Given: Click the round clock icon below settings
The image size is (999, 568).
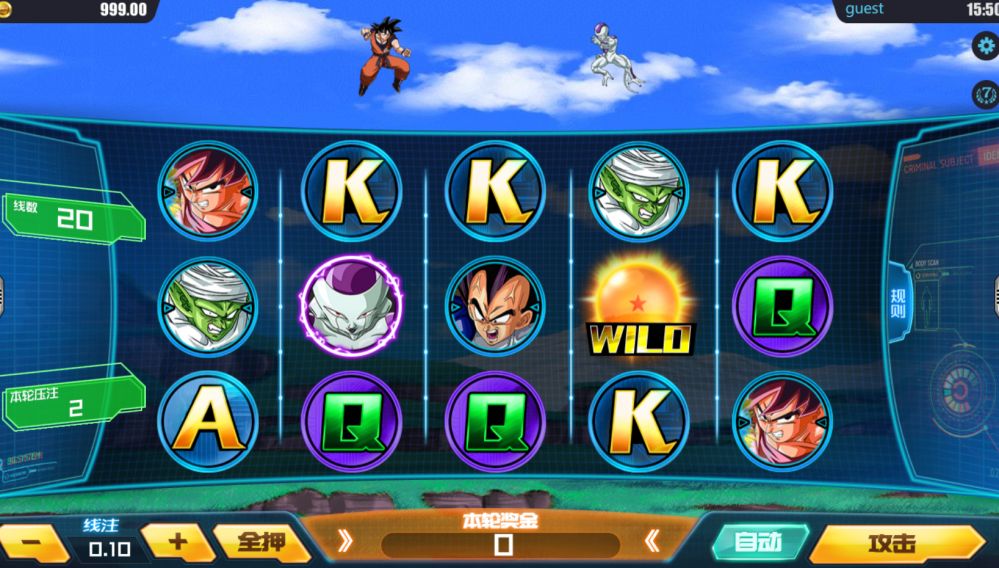Looking at the screenshot, I should click(x=986, y=94).
